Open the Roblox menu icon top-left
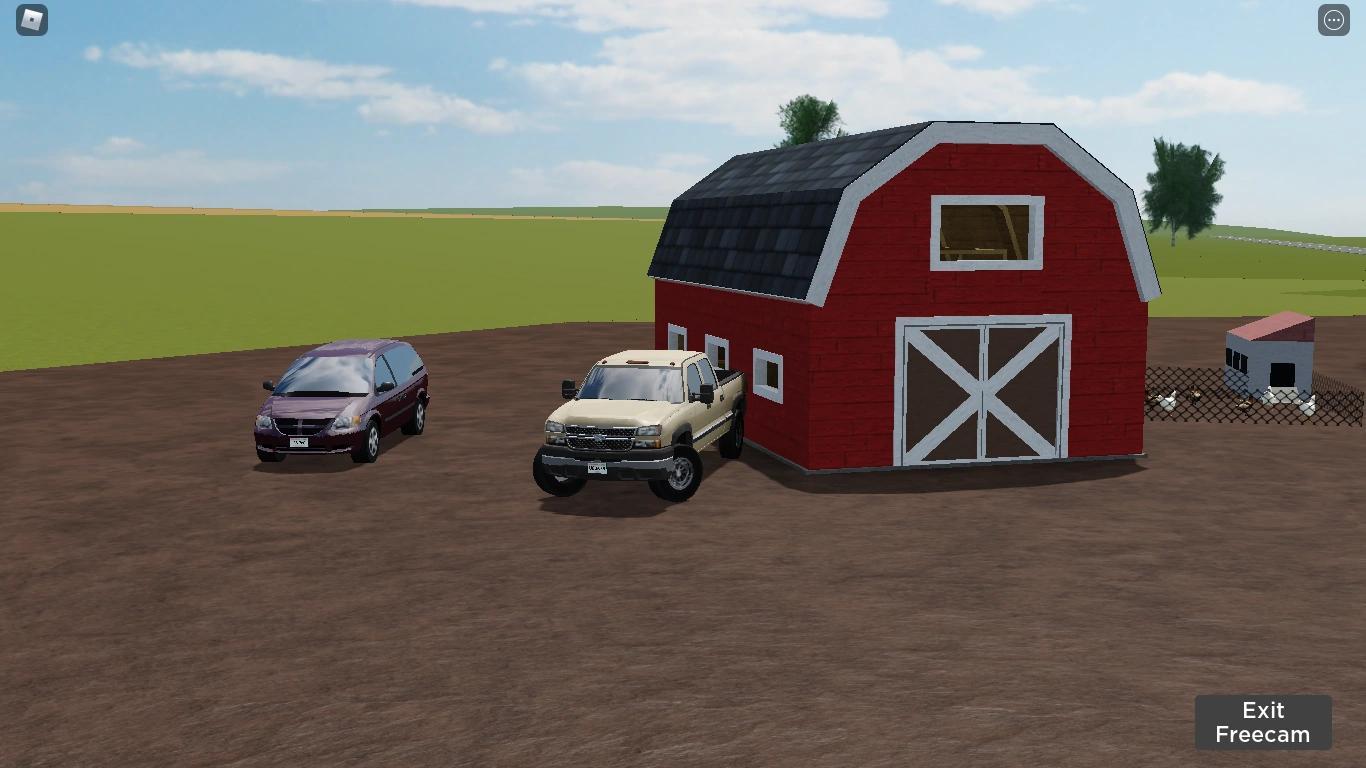Screen dimensions: 1366x768 point(30,20)
